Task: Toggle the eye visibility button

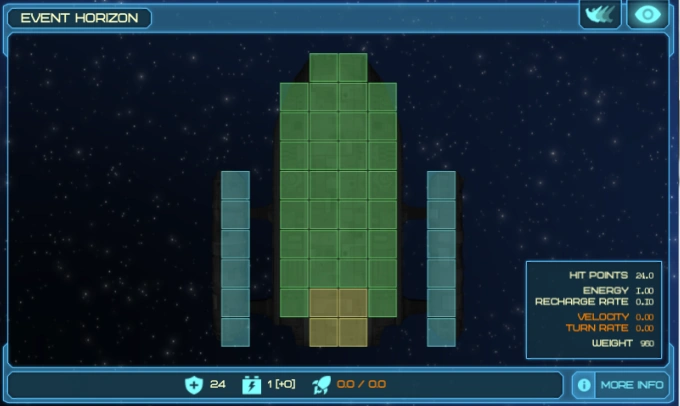Action: pos(648,14)
